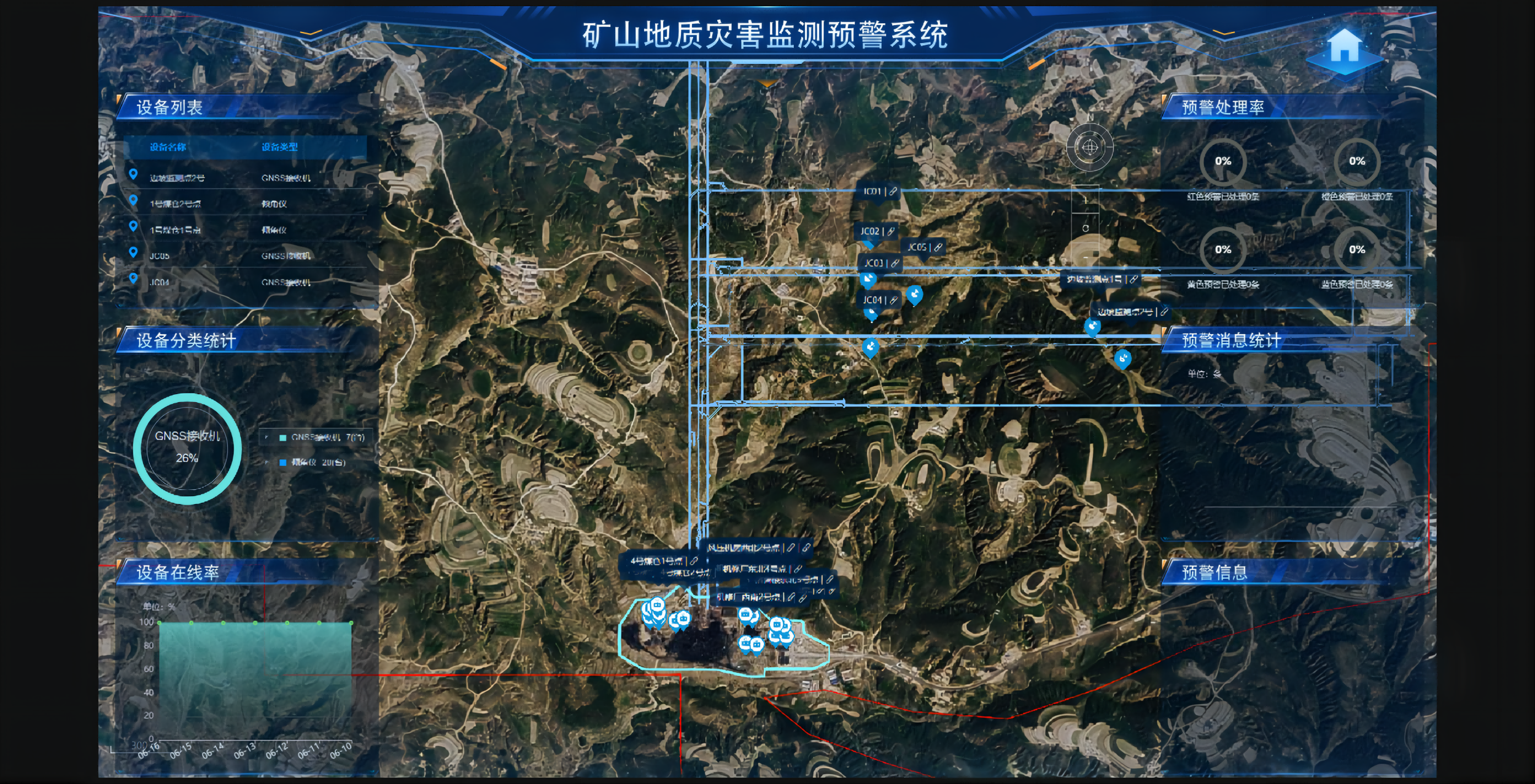1535x784 pixels.
Task: Select the 设备类型 column header
Action: point(279,146)
